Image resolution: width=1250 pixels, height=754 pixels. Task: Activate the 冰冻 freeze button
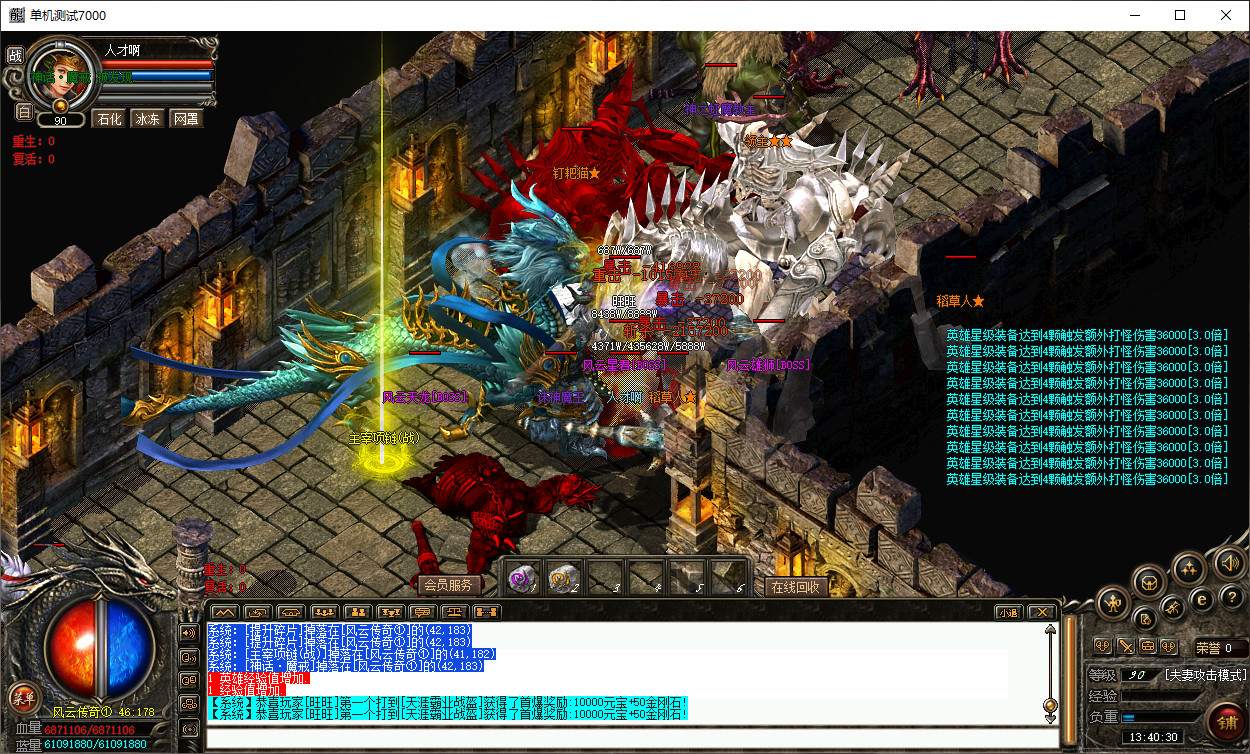click(147, 119)
